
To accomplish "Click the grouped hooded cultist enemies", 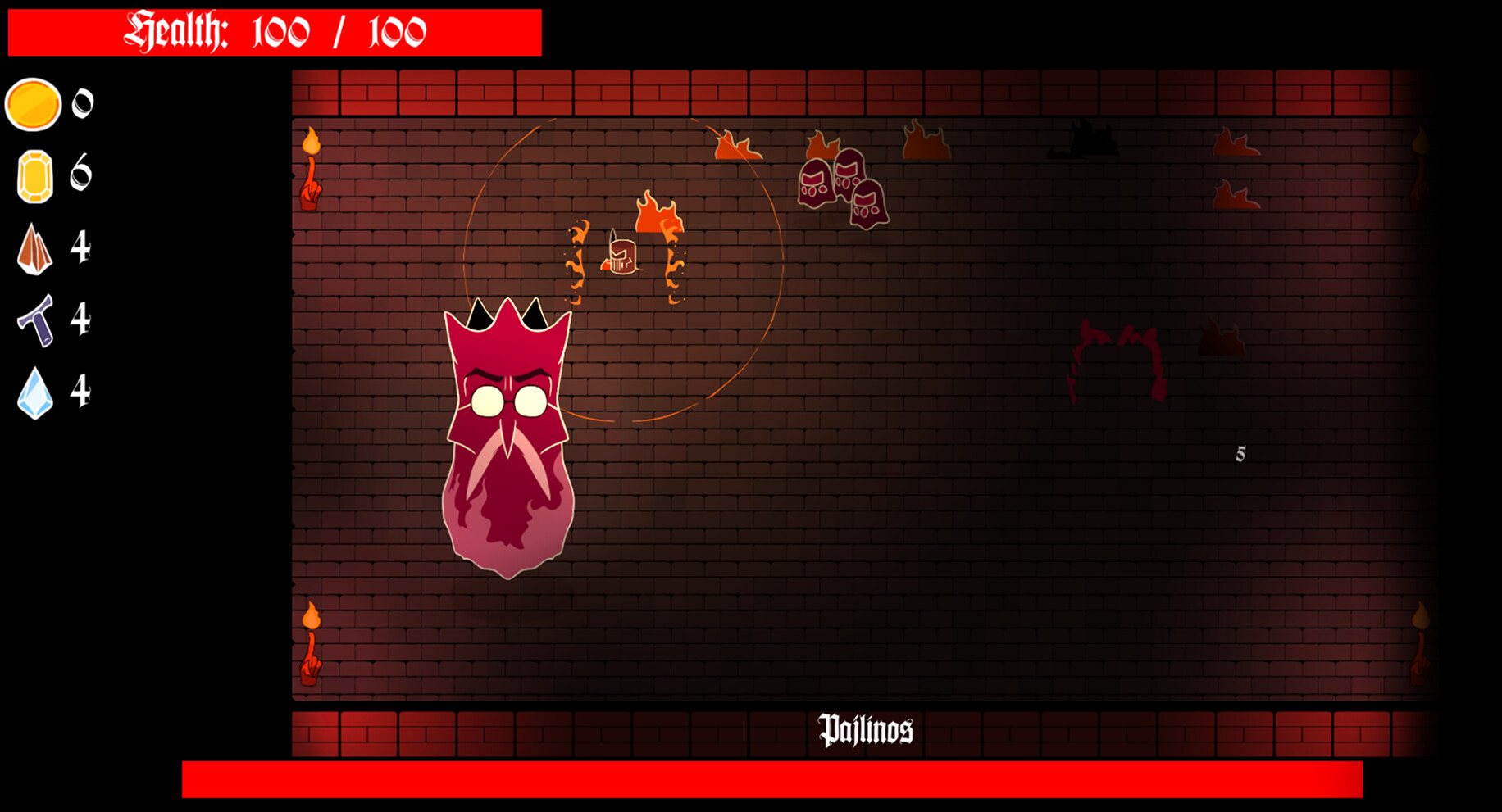I will [x=840, y=188].
